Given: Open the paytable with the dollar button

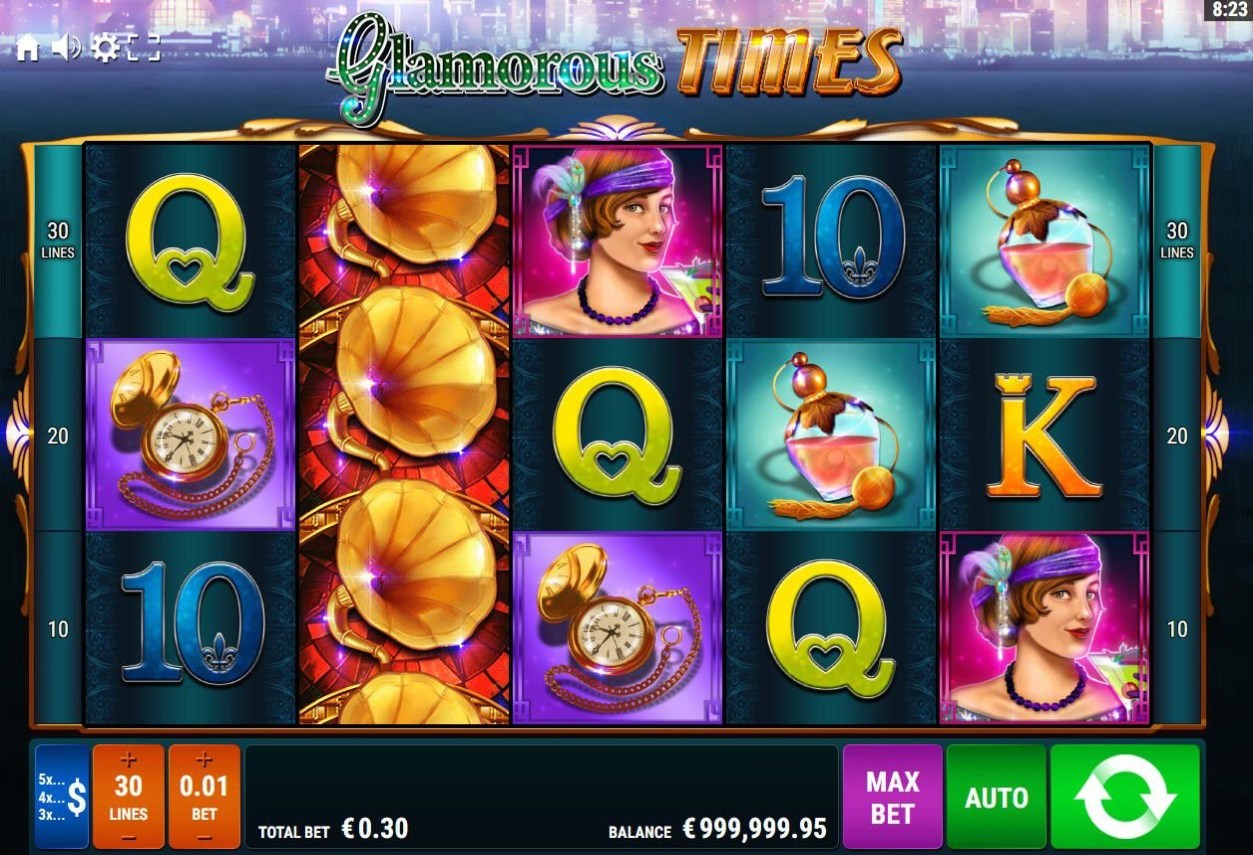Looking at the screenshot, I should (x=61, y=797).
